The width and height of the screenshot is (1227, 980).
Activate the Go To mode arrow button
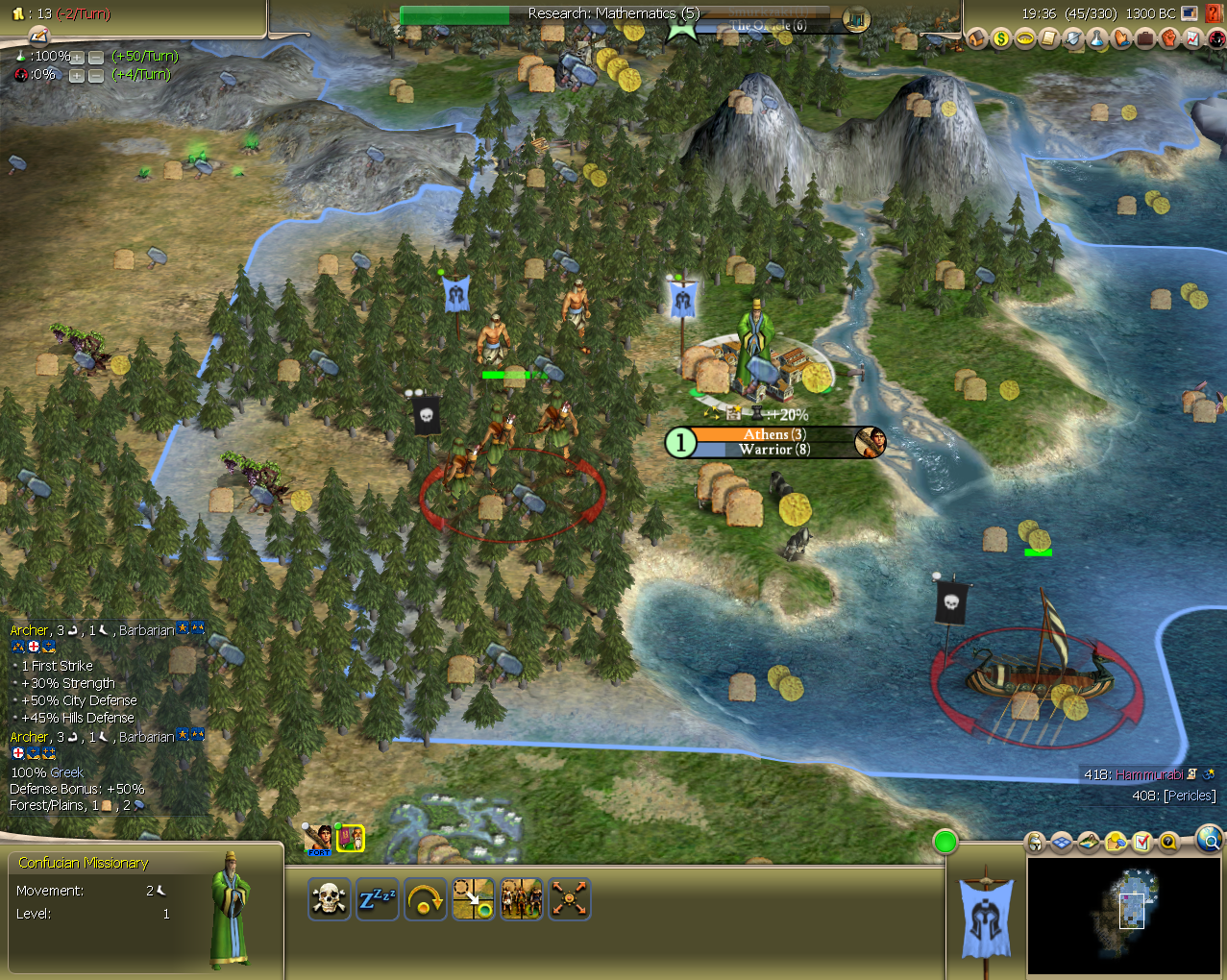(x=473, y=899)
